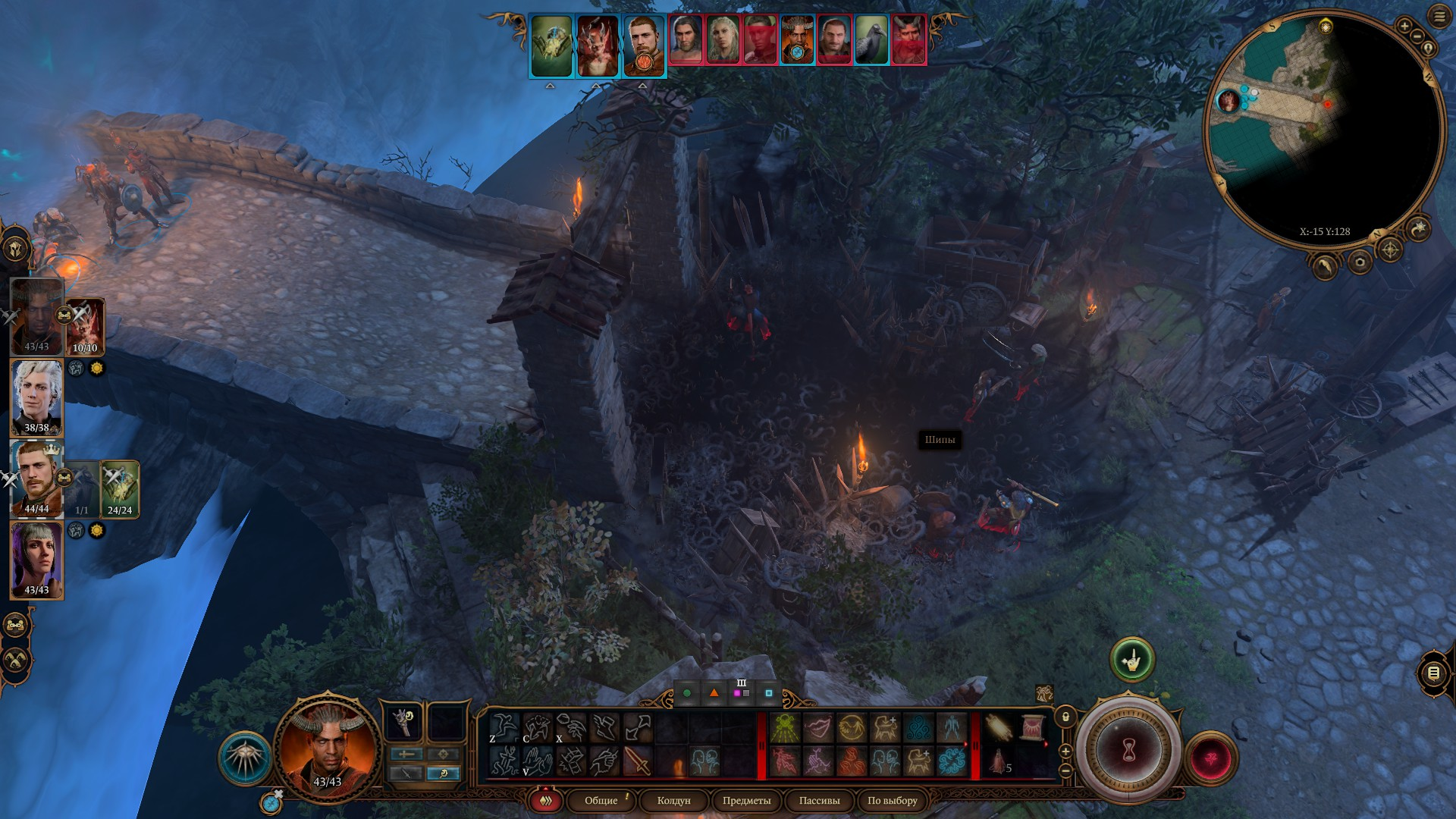The image size is (1456, 819).
Task: Click the raven portrait in turn order
Action: click(x=871, y=39)
